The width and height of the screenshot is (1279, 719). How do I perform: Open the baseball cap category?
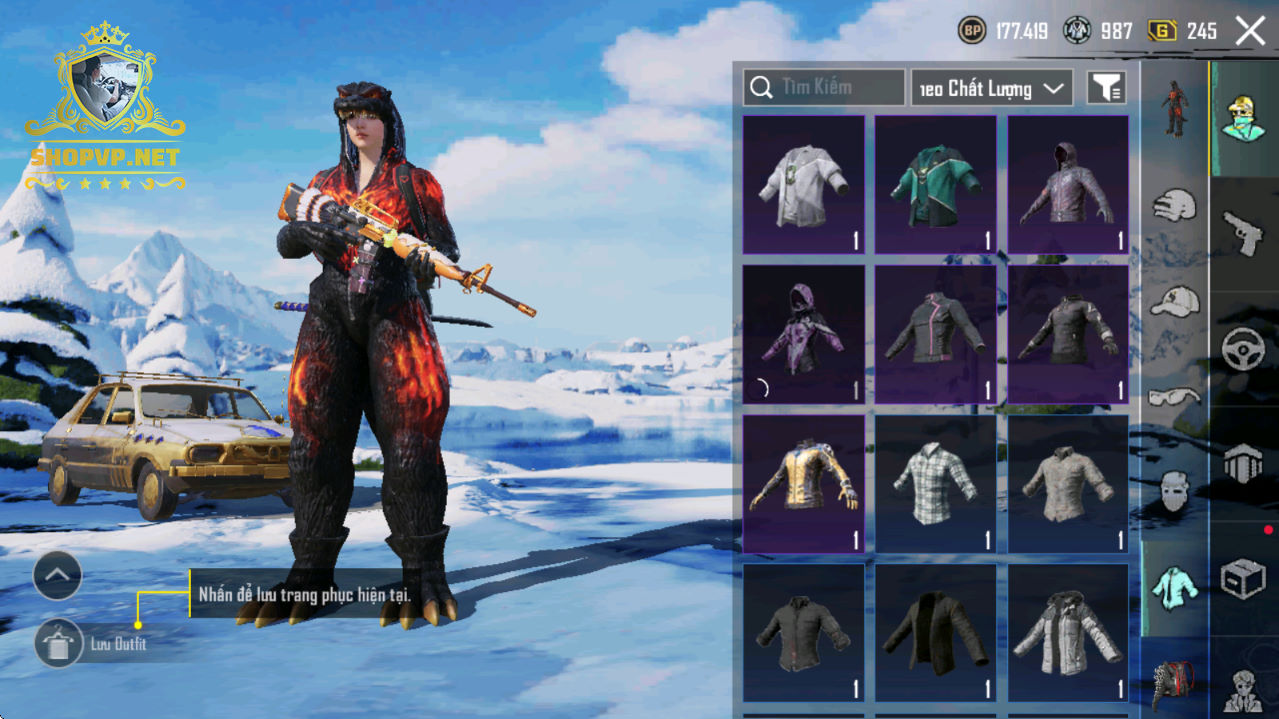[x=1174, y=301]
